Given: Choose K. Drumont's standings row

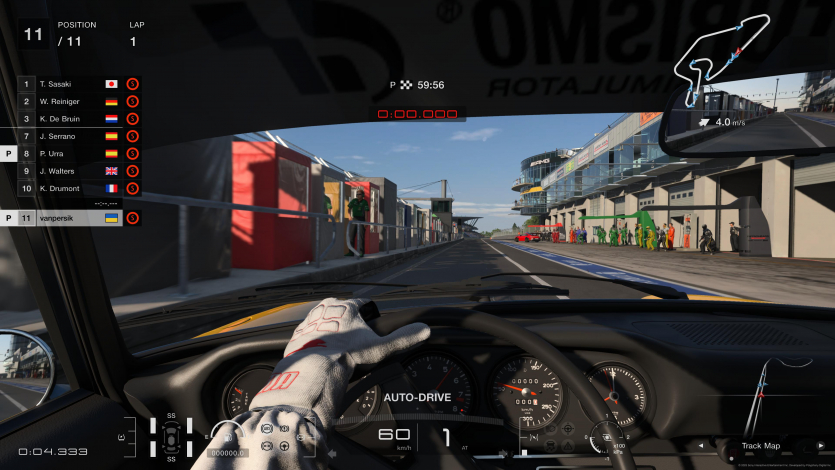Looking at the screenshot, I should pos(70,188).
